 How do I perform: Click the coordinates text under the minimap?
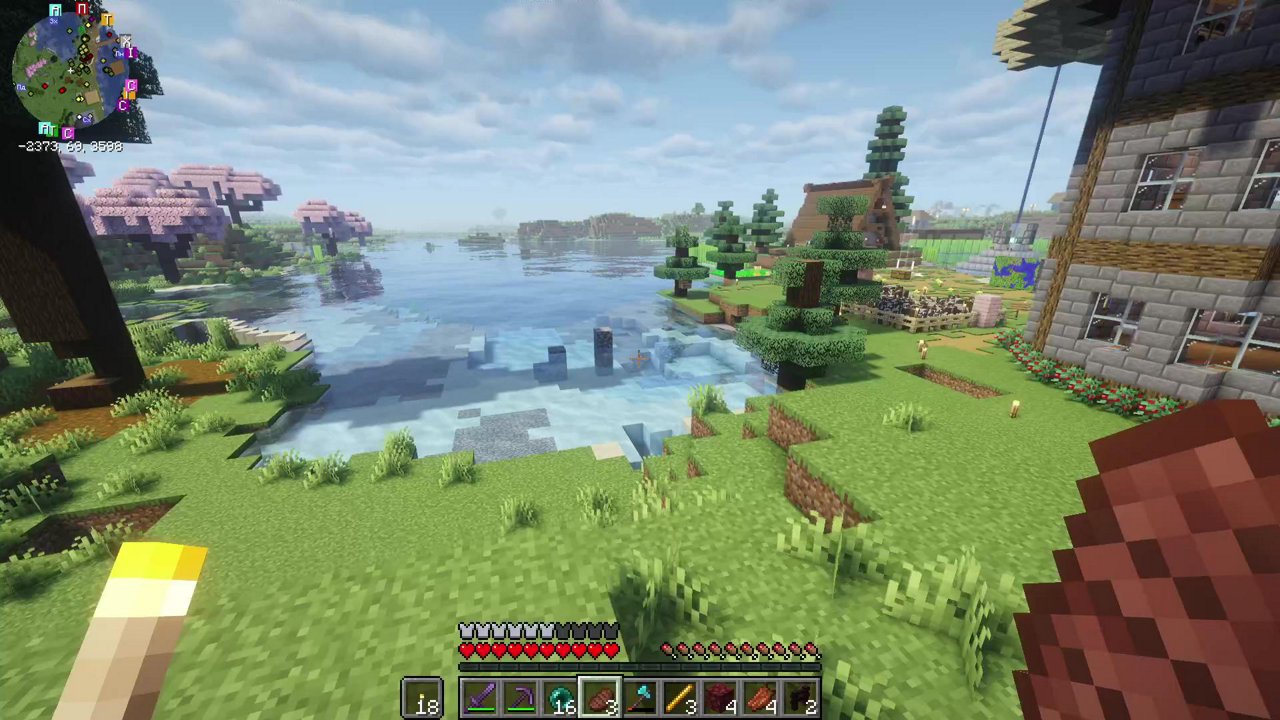tap(69, 146)
